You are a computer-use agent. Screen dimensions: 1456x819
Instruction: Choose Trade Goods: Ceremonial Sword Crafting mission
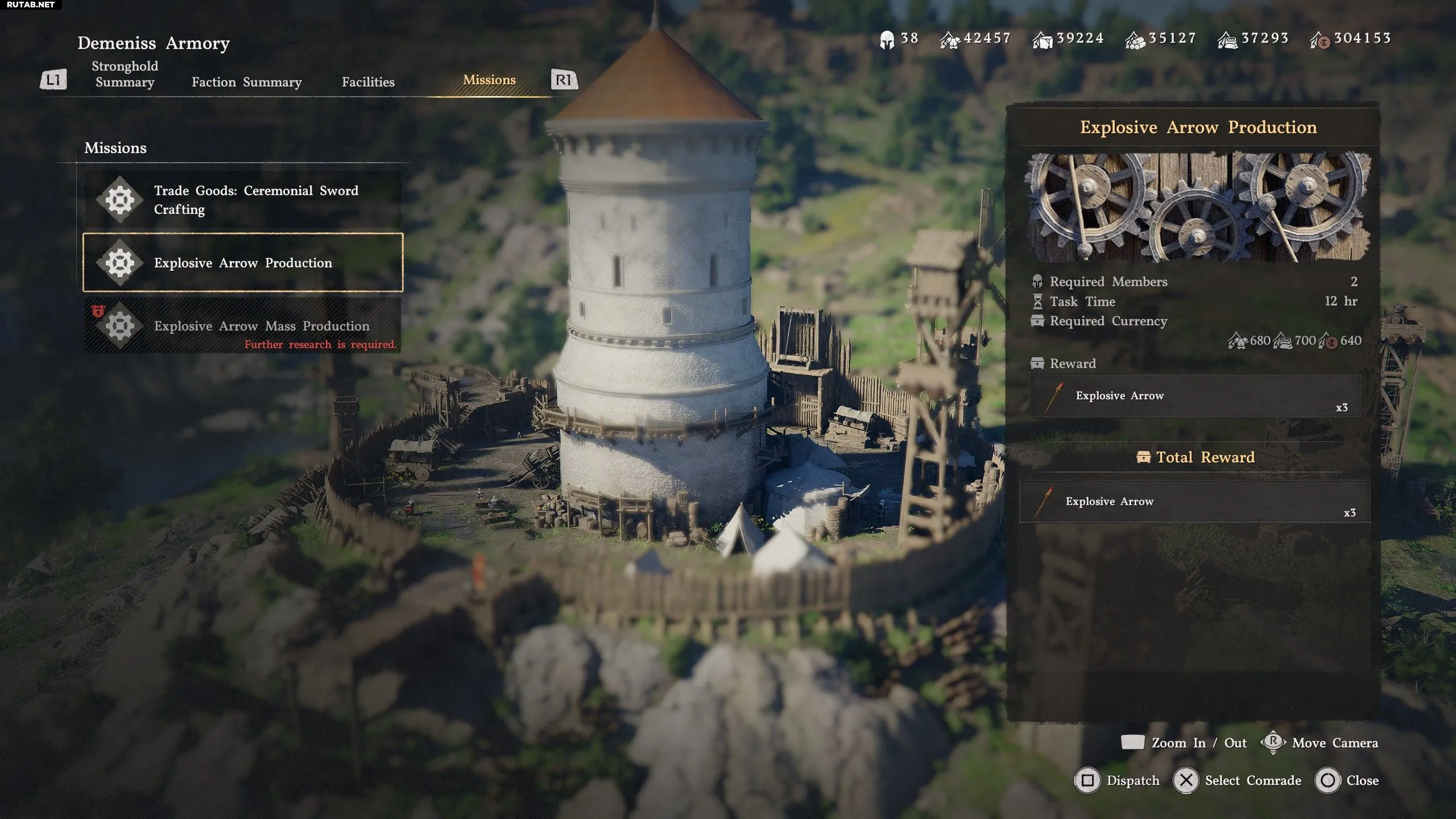click(243, 200)
